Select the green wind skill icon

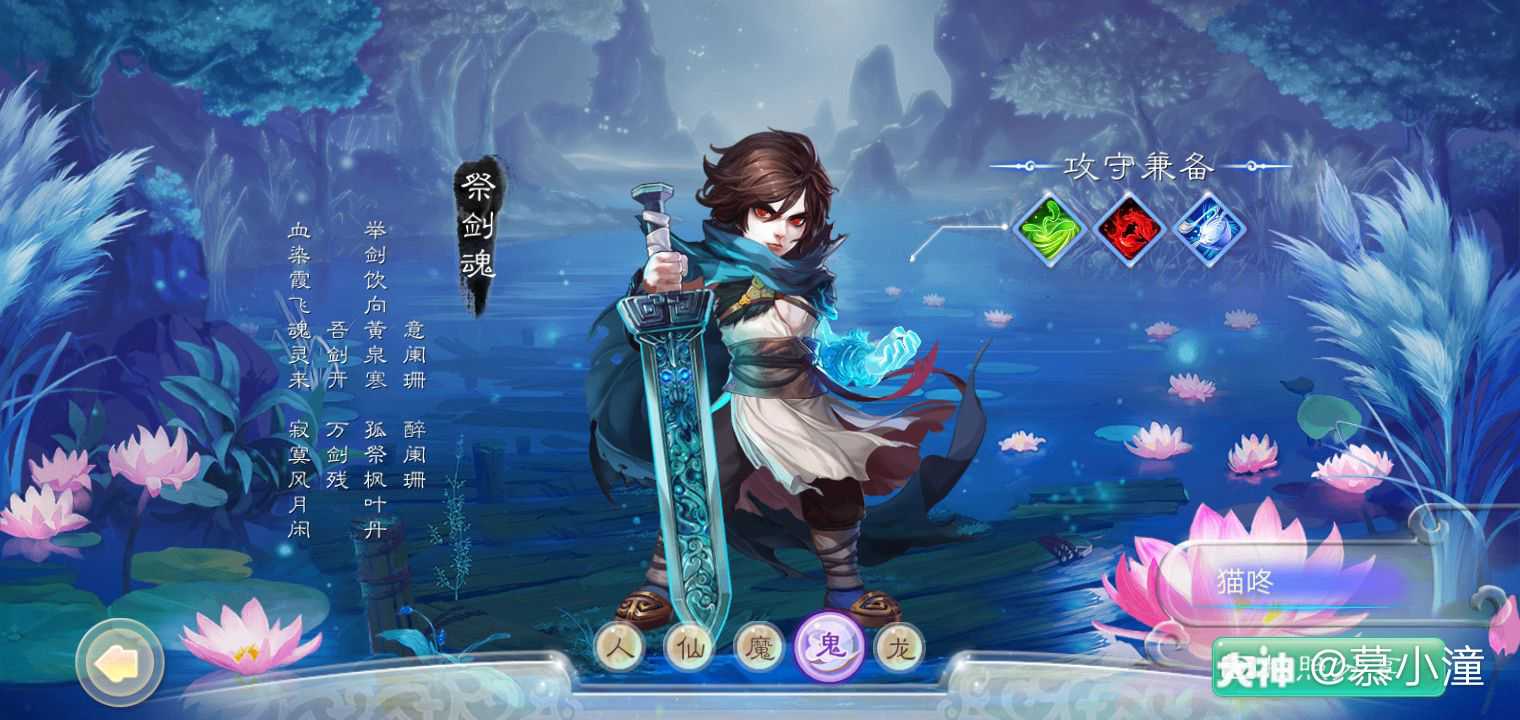click(x=1048, y=231)
